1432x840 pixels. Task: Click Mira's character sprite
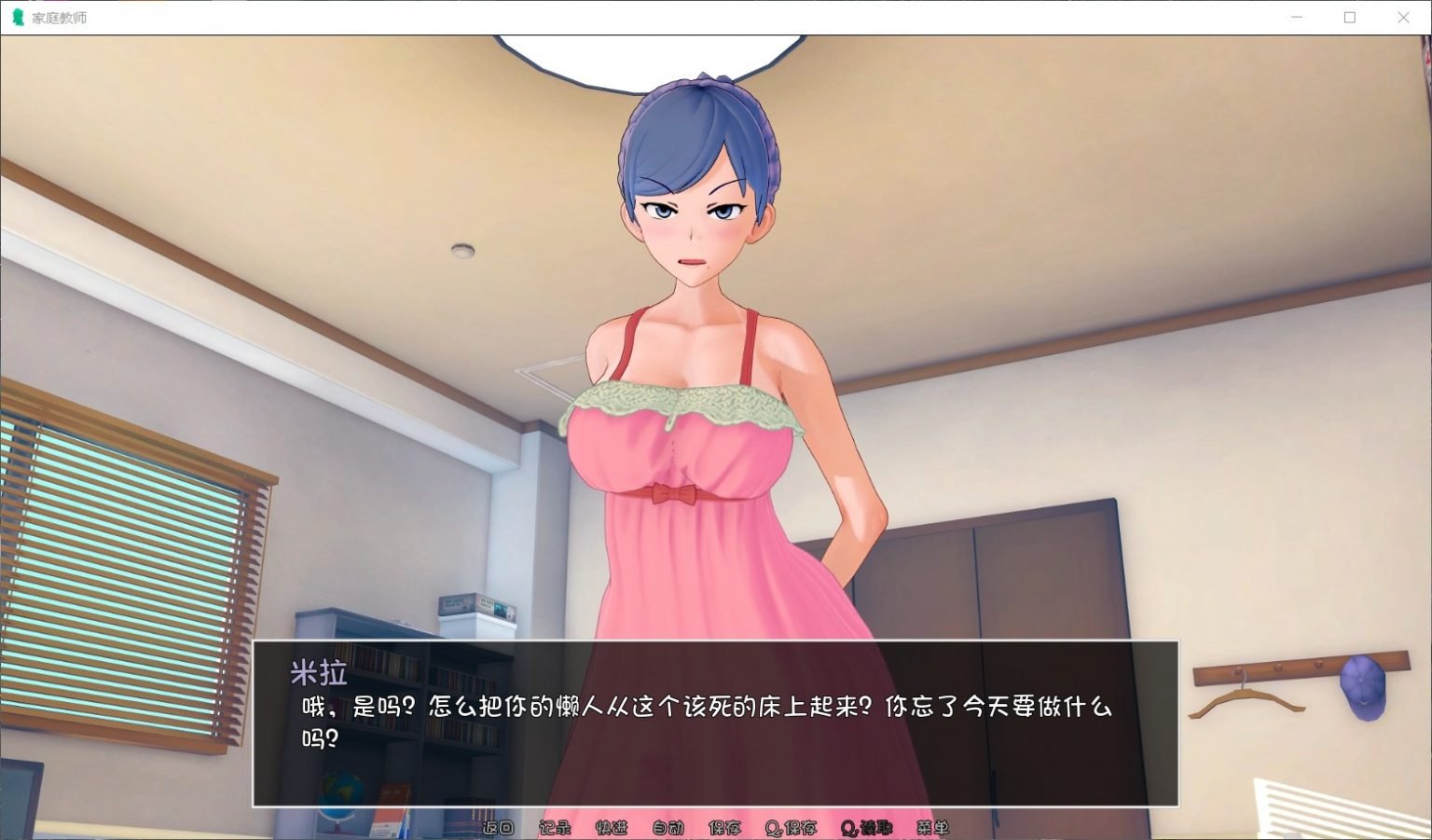point(690,373)
